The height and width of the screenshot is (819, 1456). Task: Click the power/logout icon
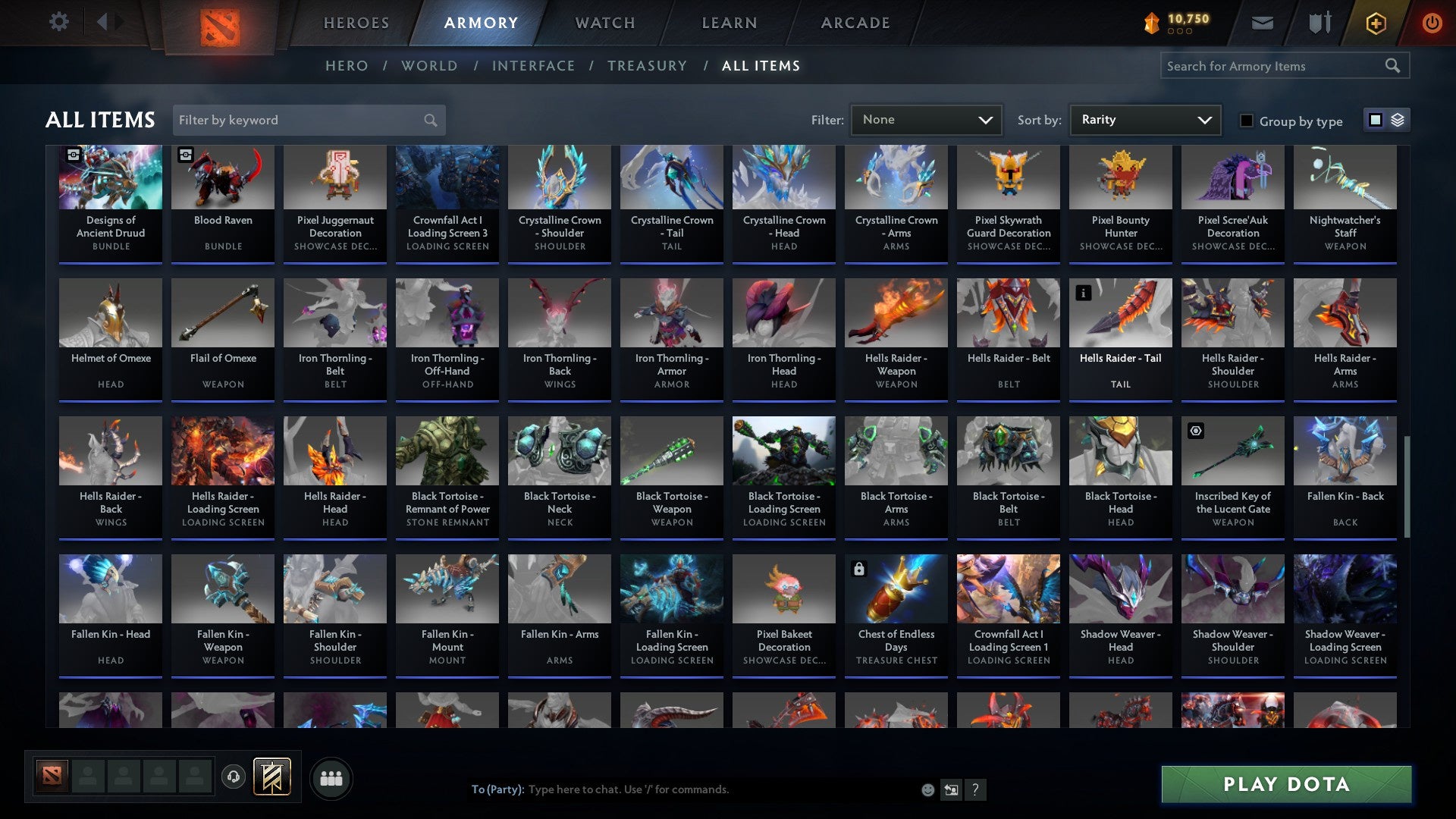tap(1432, 23)
